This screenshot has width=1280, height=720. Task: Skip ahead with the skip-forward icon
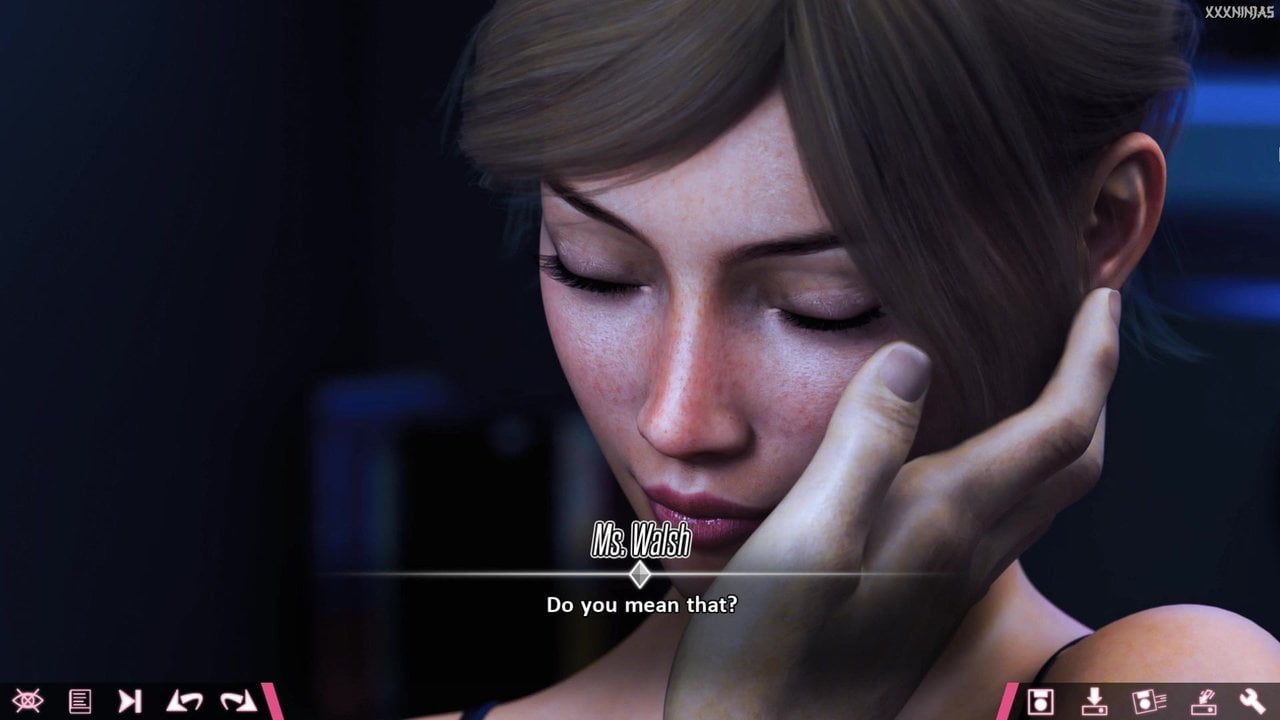point(130,701)
